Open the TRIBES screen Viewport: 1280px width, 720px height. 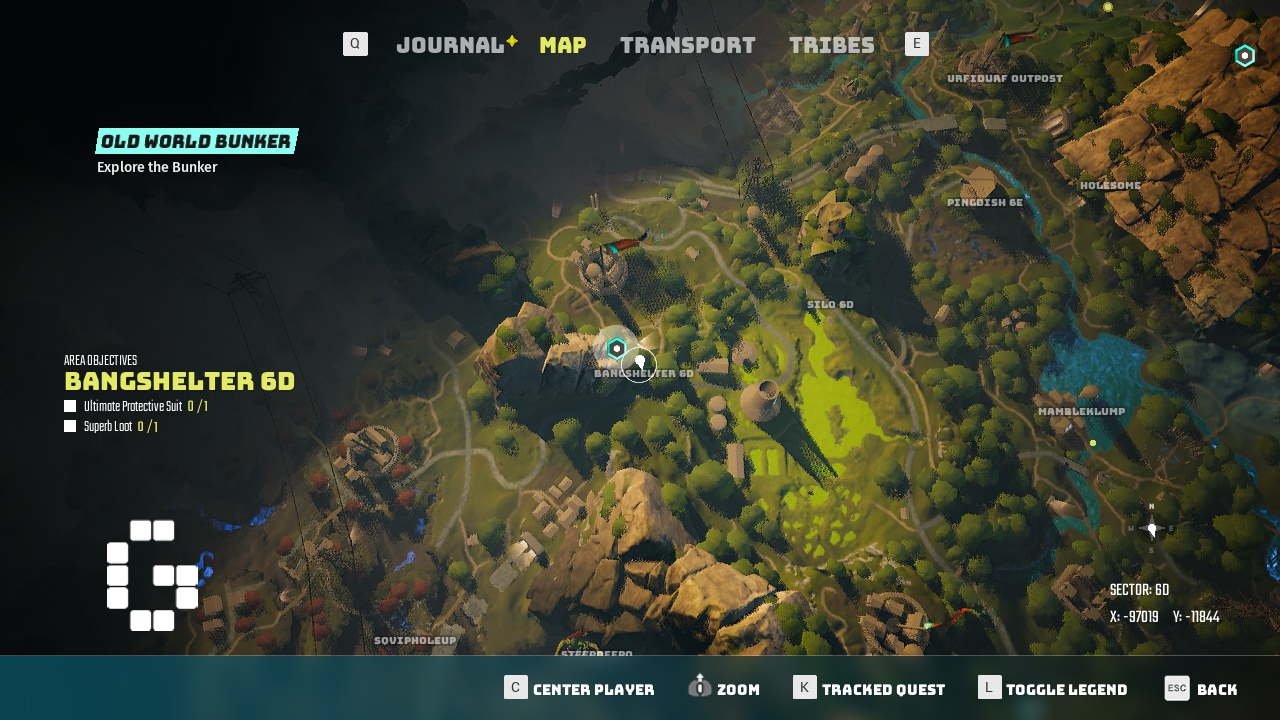pos(831,44)
